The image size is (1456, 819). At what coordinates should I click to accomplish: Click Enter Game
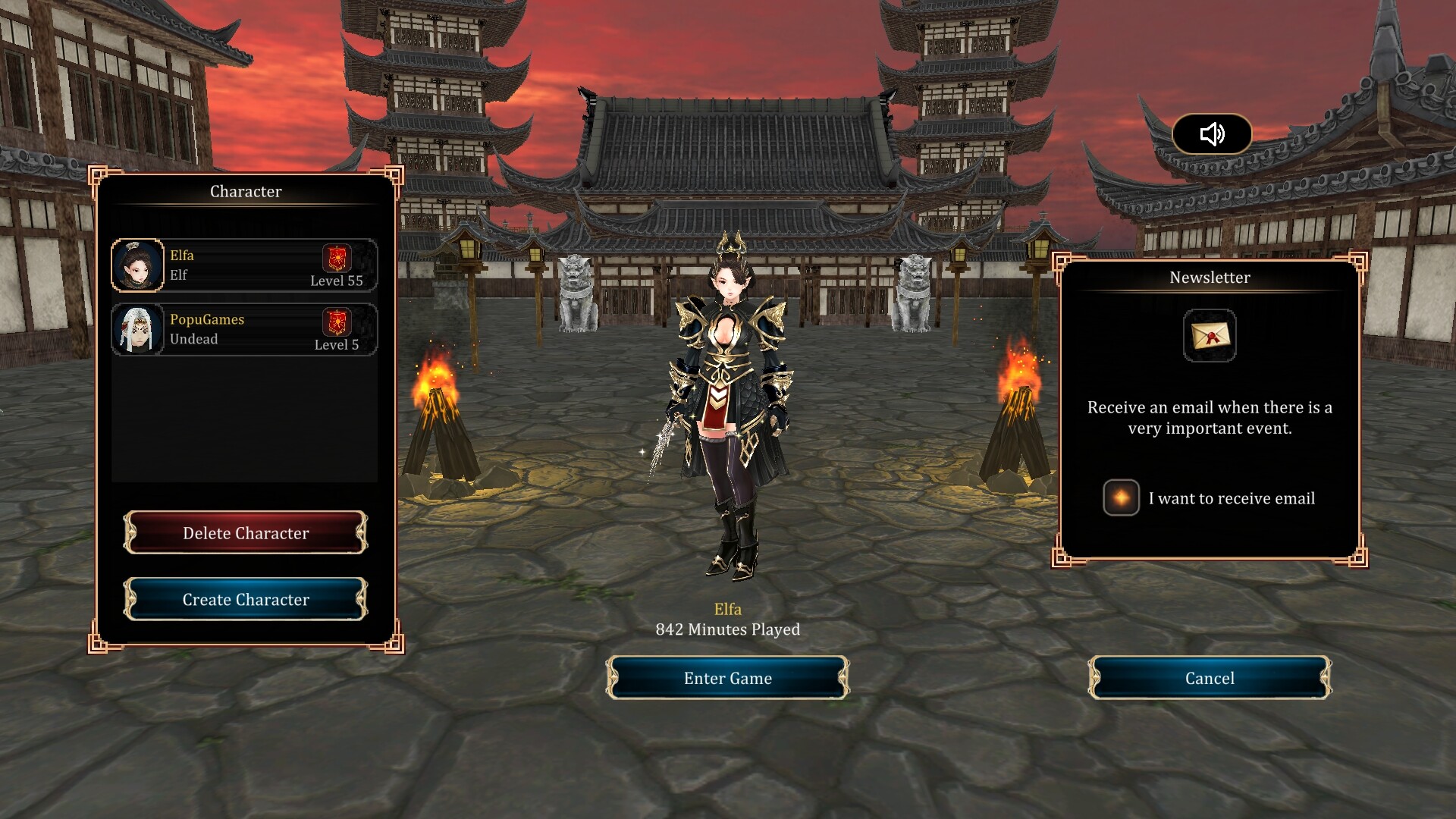point(727,678)
